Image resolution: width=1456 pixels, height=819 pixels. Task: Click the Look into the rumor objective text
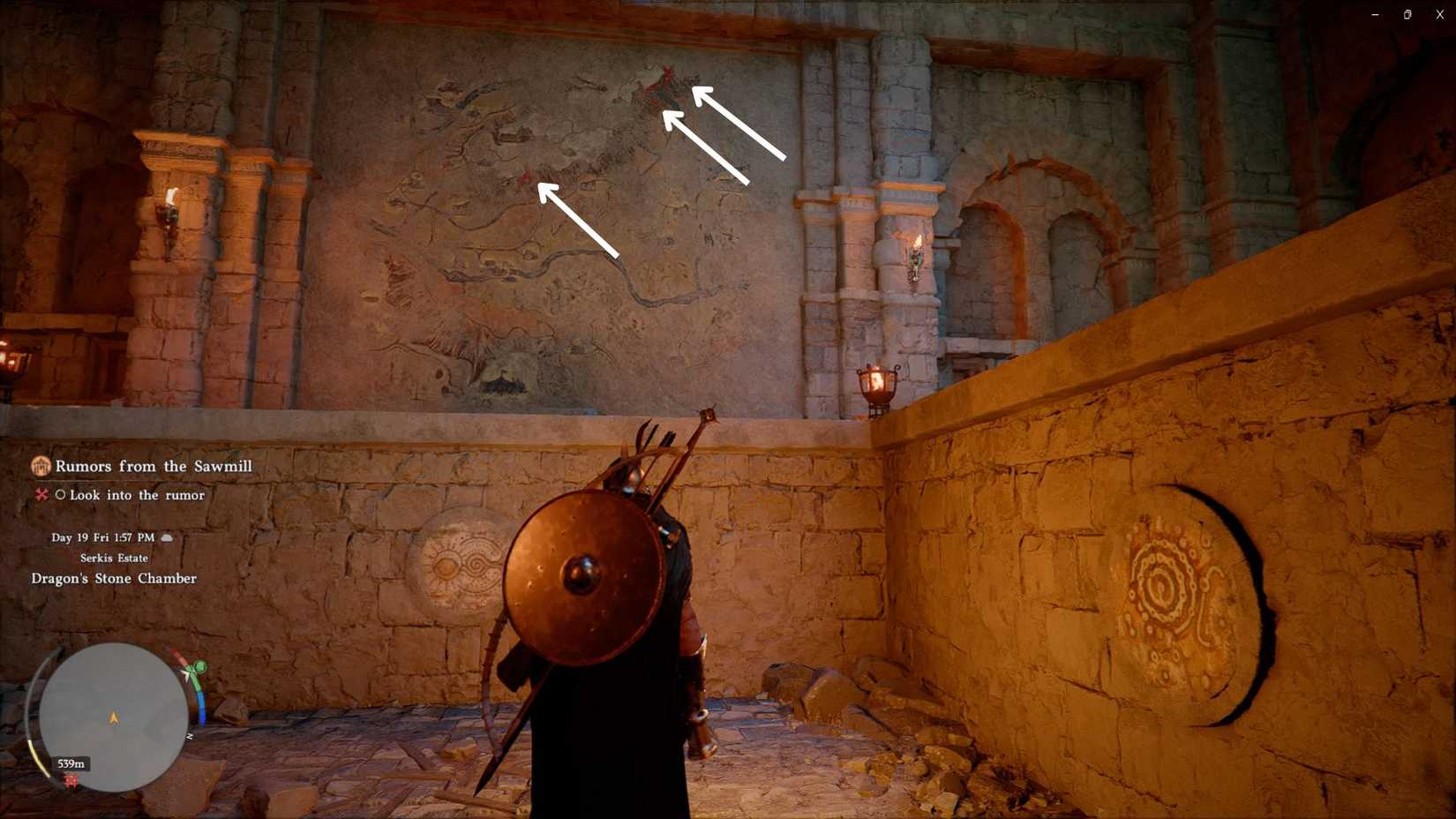[x=136, y=495]
